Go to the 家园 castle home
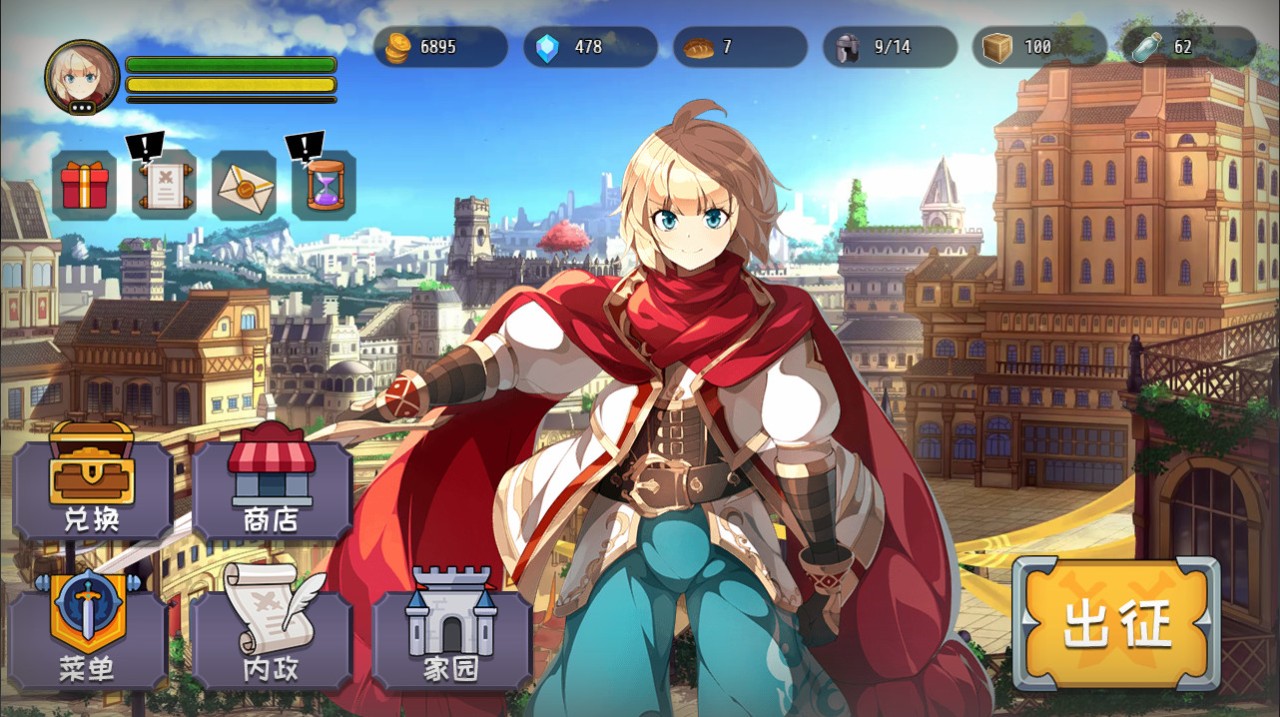 pyautogui.click(x=451, y=630)
